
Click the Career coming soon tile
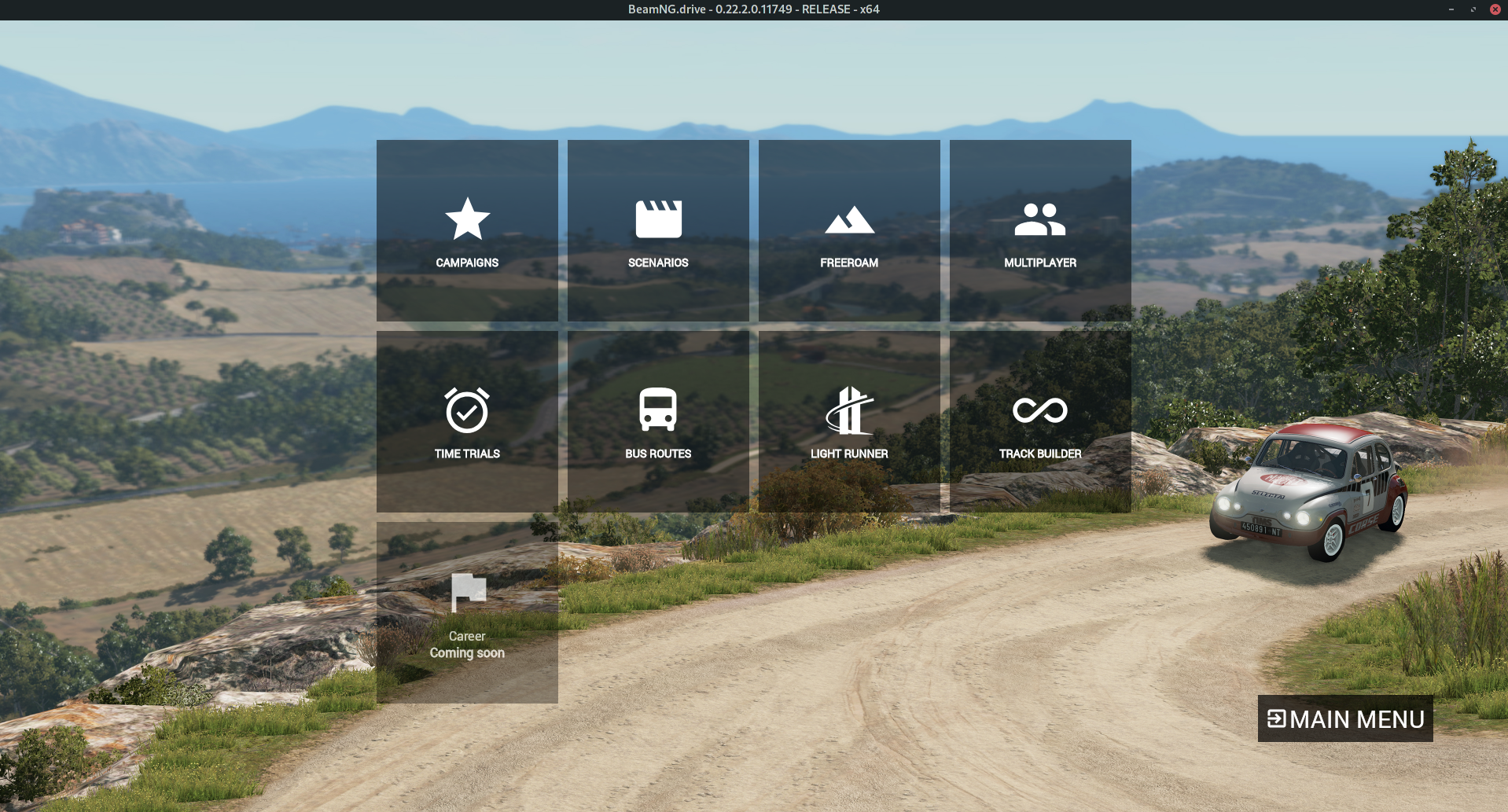click(x=467, y=612)
